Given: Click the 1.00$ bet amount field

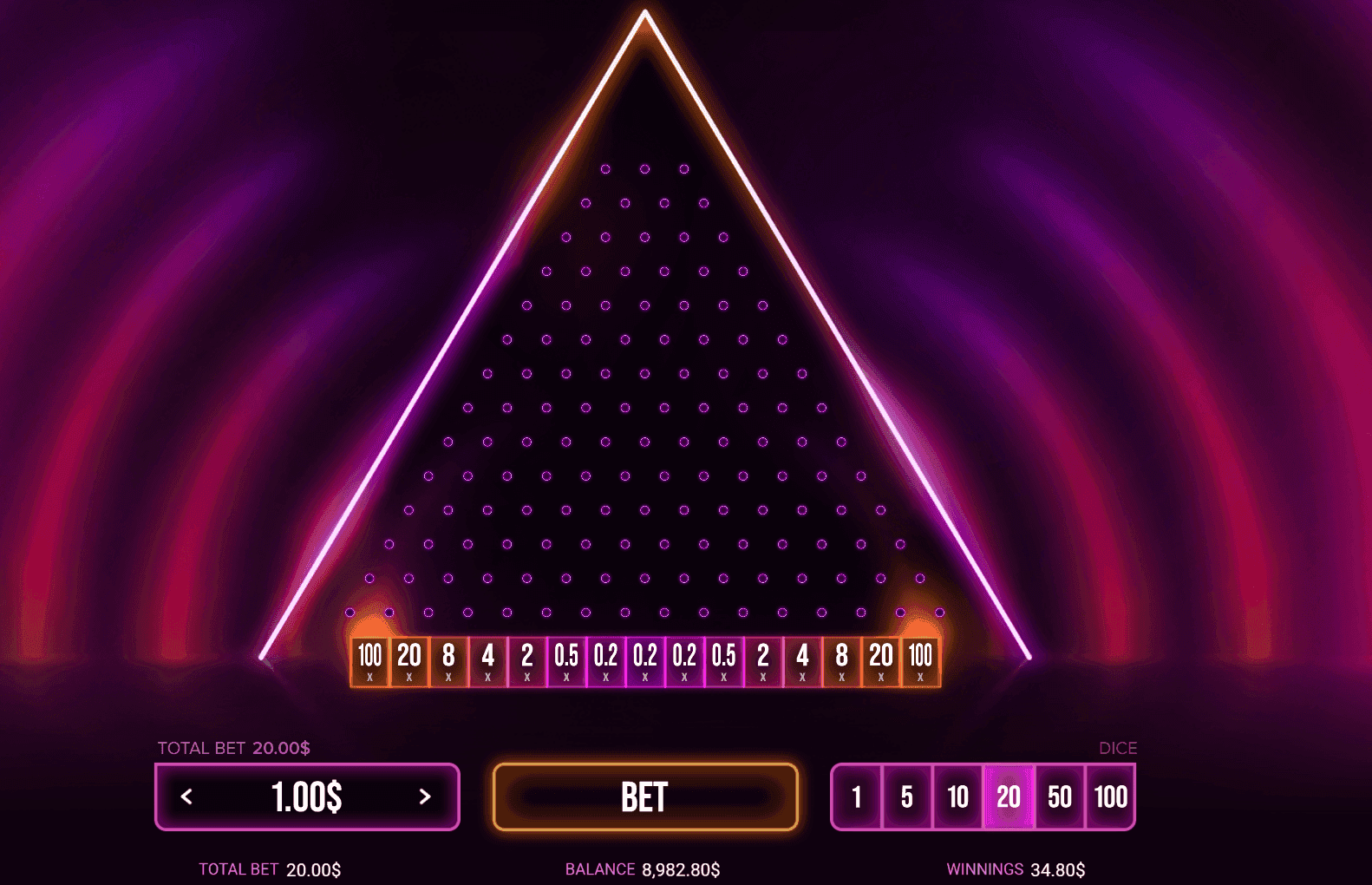Looking at the screenshot, I should (307, 796).
